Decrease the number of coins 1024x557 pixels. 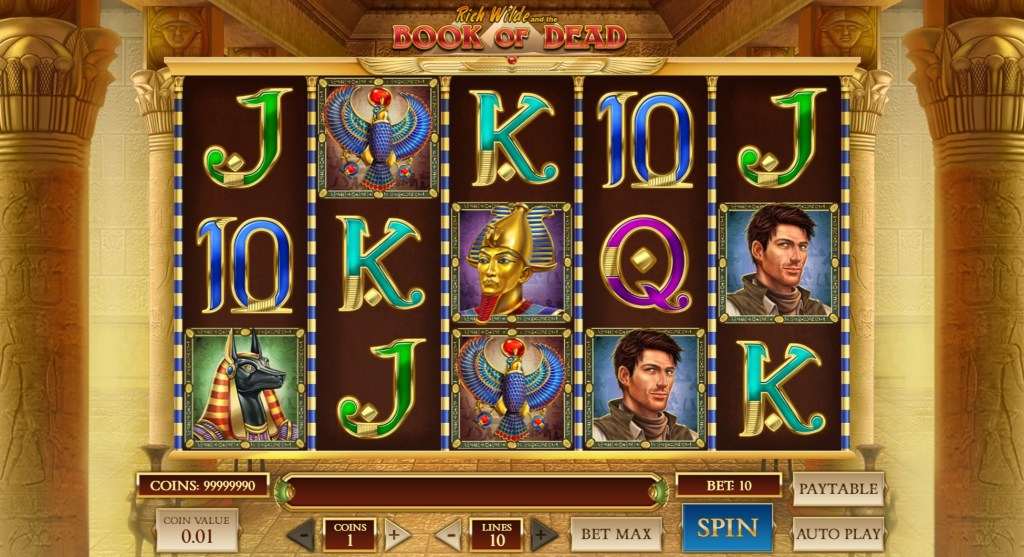(x=303, y=533)
